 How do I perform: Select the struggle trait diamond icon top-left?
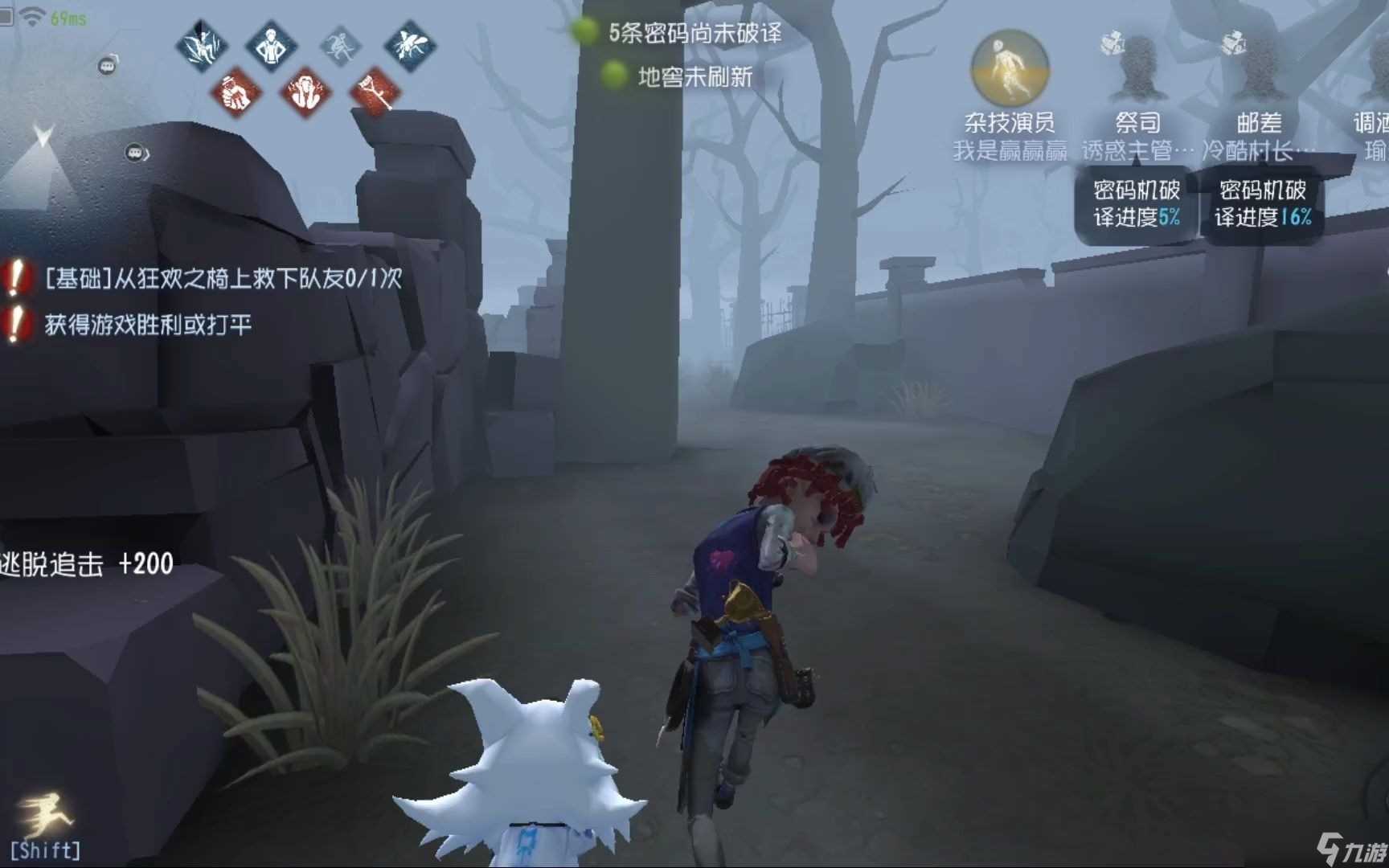coord(203,46)
